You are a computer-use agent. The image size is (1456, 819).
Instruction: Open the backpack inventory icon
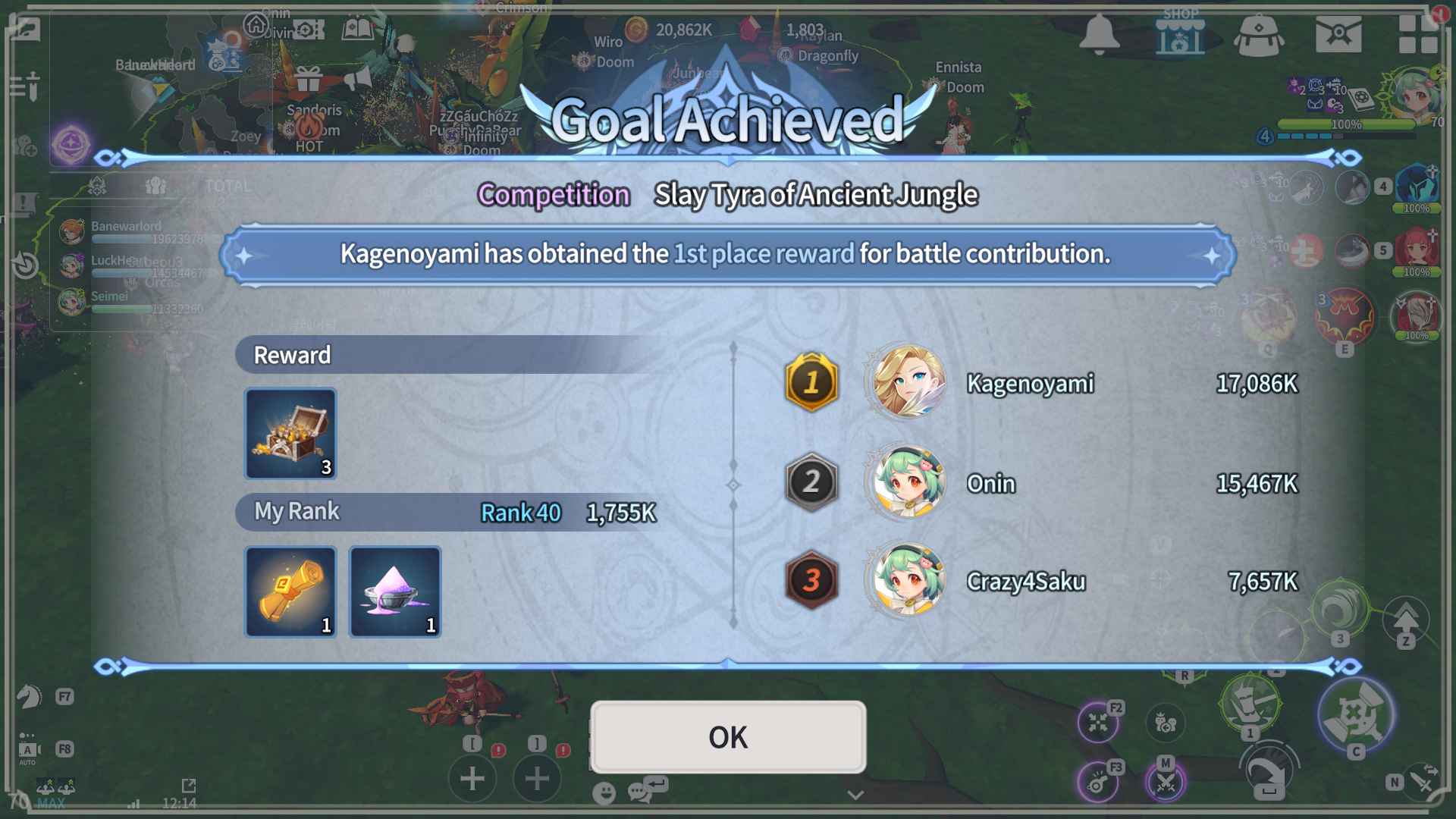click(x=1259, y=36)
